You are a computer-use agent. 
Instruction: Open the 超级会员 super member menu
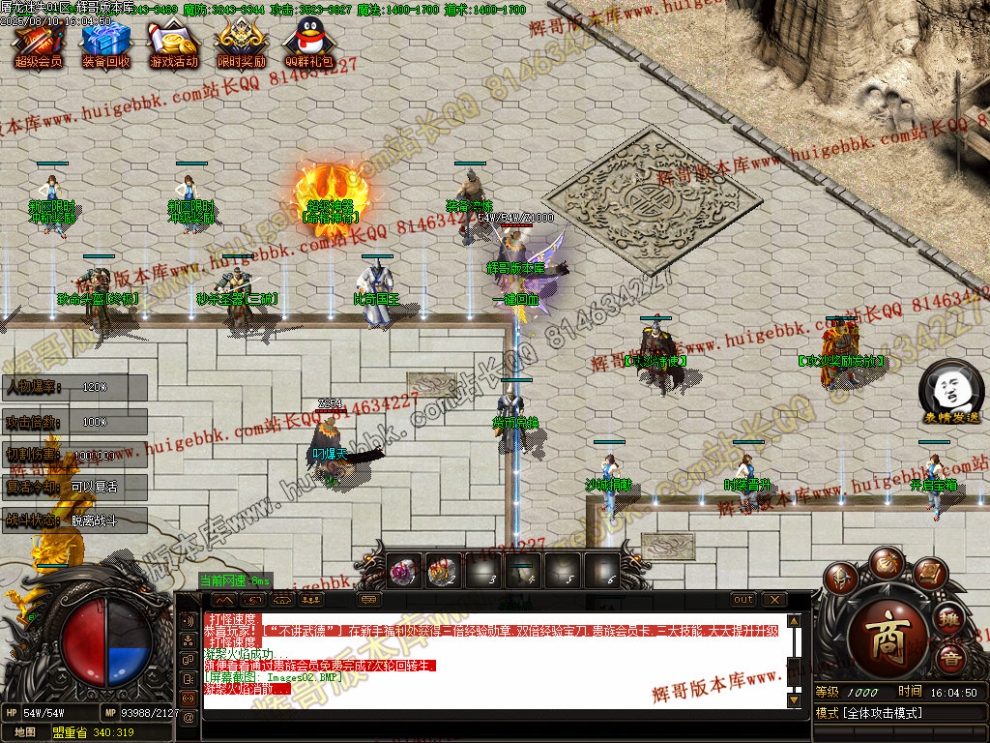click(38, 45)
